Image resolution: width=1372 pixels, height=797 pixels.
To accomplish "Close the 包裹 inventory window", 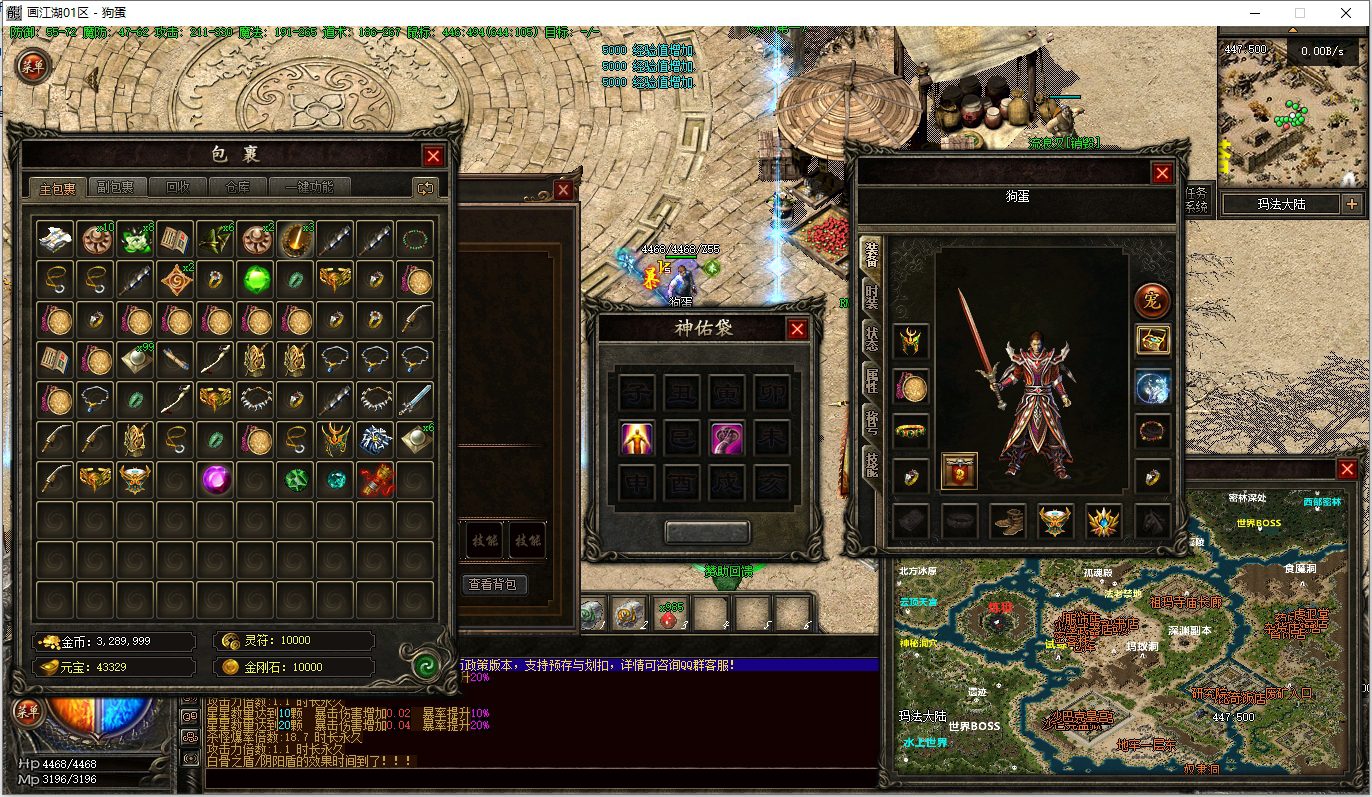I will [x=433, y=156].
